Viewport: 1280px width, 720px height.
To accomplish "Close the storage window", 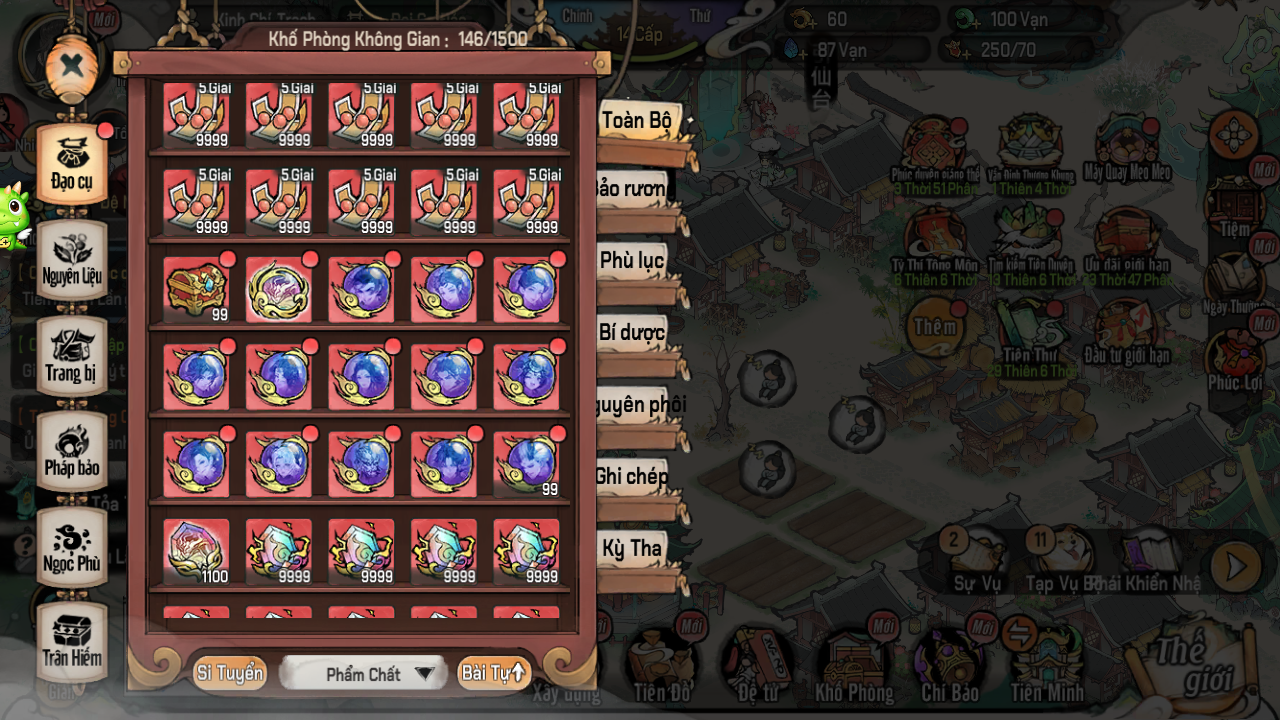I will [x=72, y=67].
